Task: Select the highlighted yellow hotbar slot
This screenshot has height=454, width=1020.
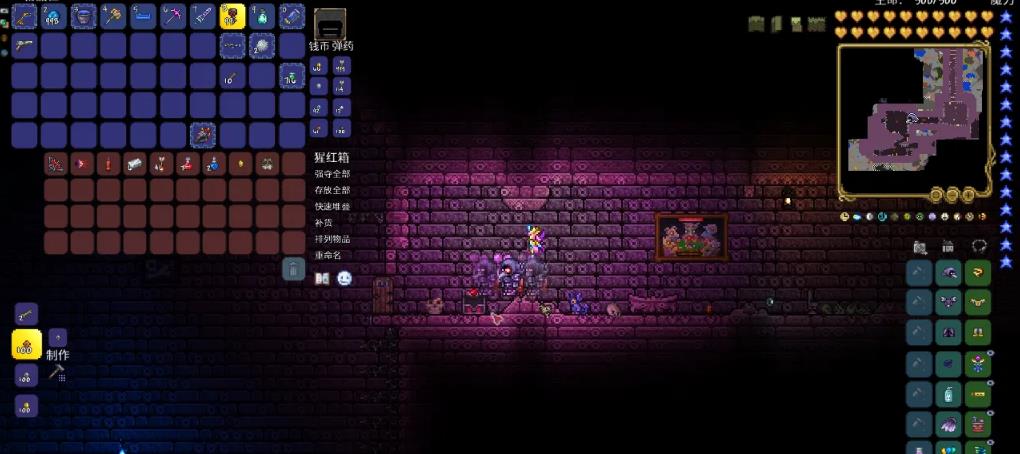Action: point(232,16)
